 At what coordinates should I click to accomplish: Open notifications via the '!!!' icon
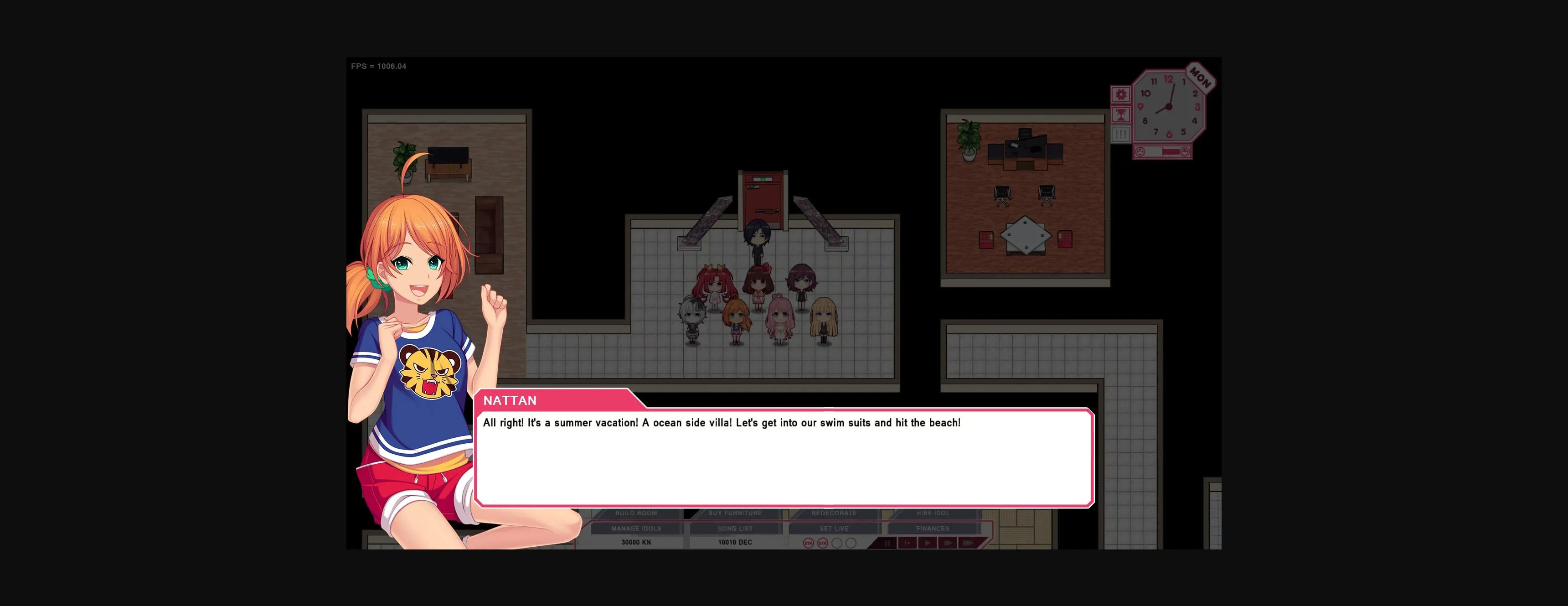[1121, 134]
